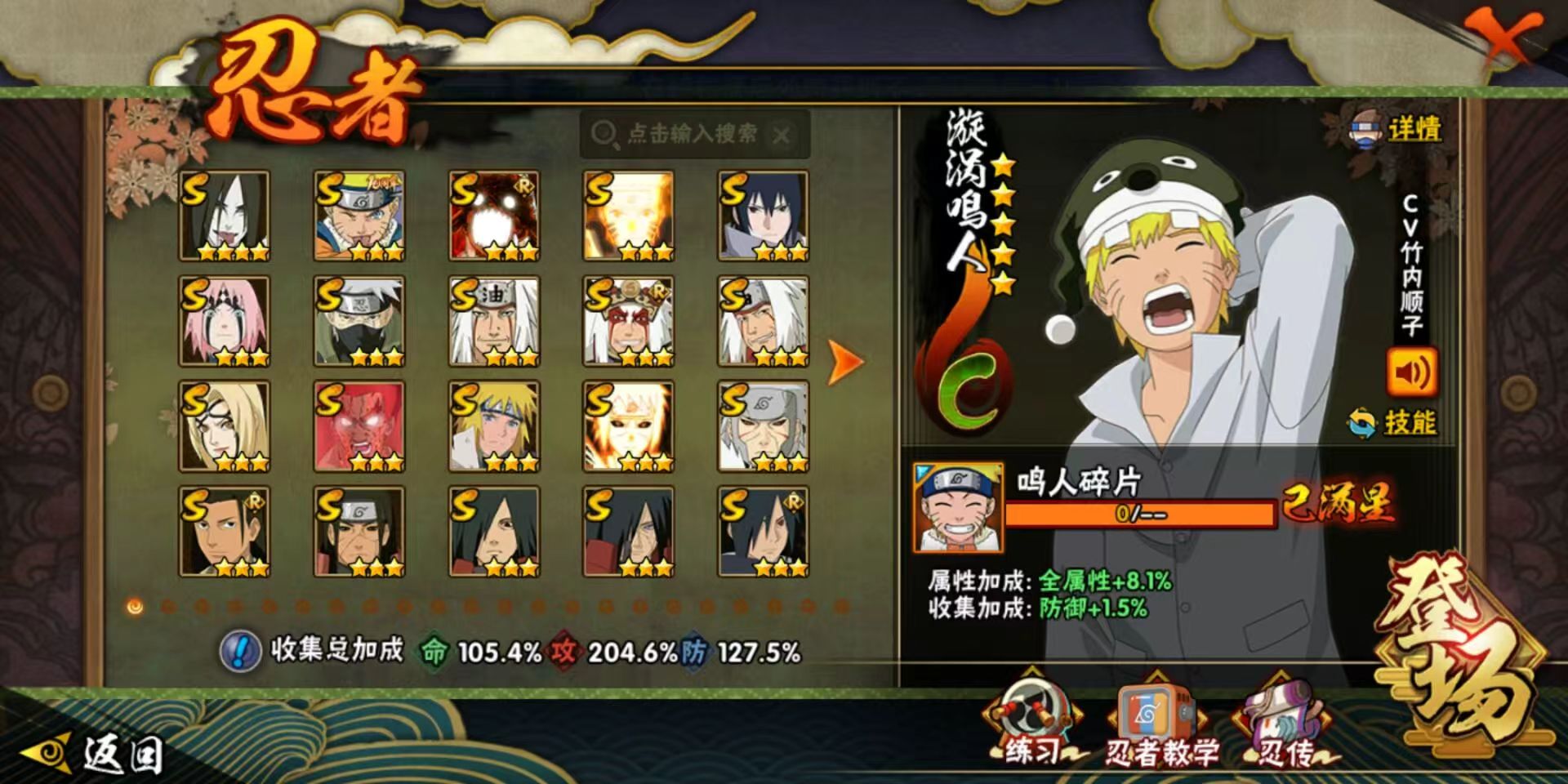Open the 练习 practice mode
1568x784 pixels.
pos(1033,723)
